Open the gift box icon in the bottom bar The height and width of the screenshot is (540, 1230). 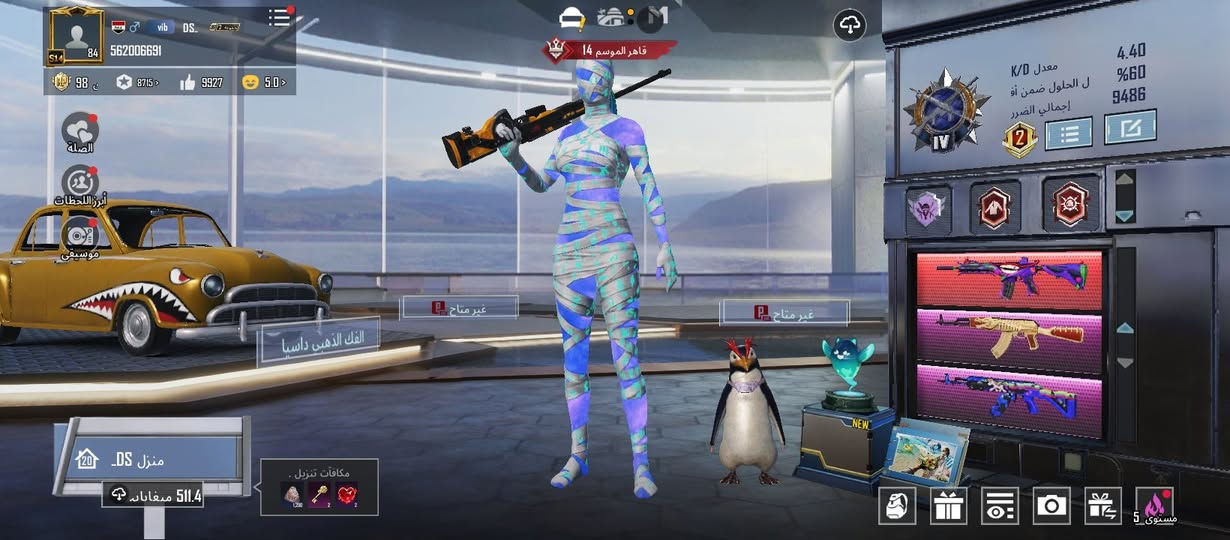(x=948, y=506)
